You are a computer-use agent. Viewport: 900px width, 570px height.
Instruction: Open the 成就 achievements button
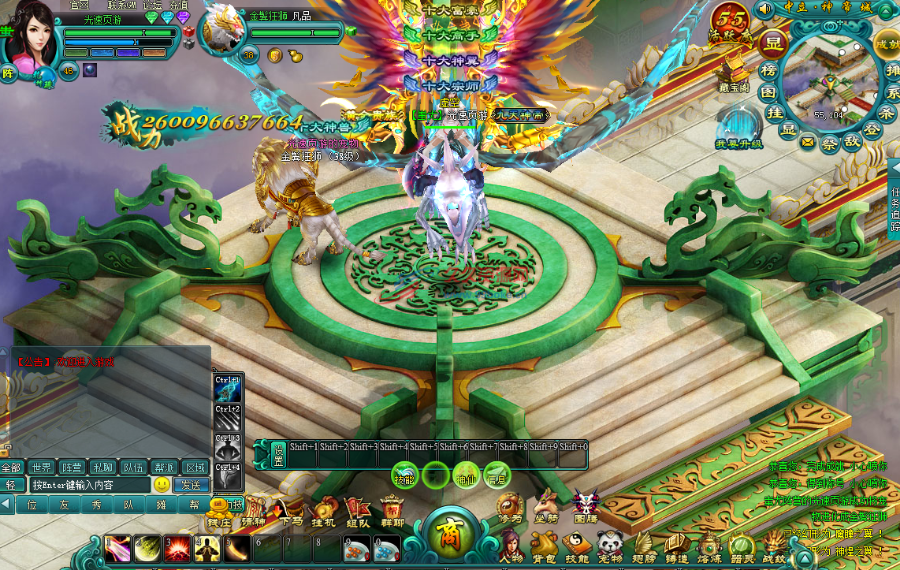point(886,45)
